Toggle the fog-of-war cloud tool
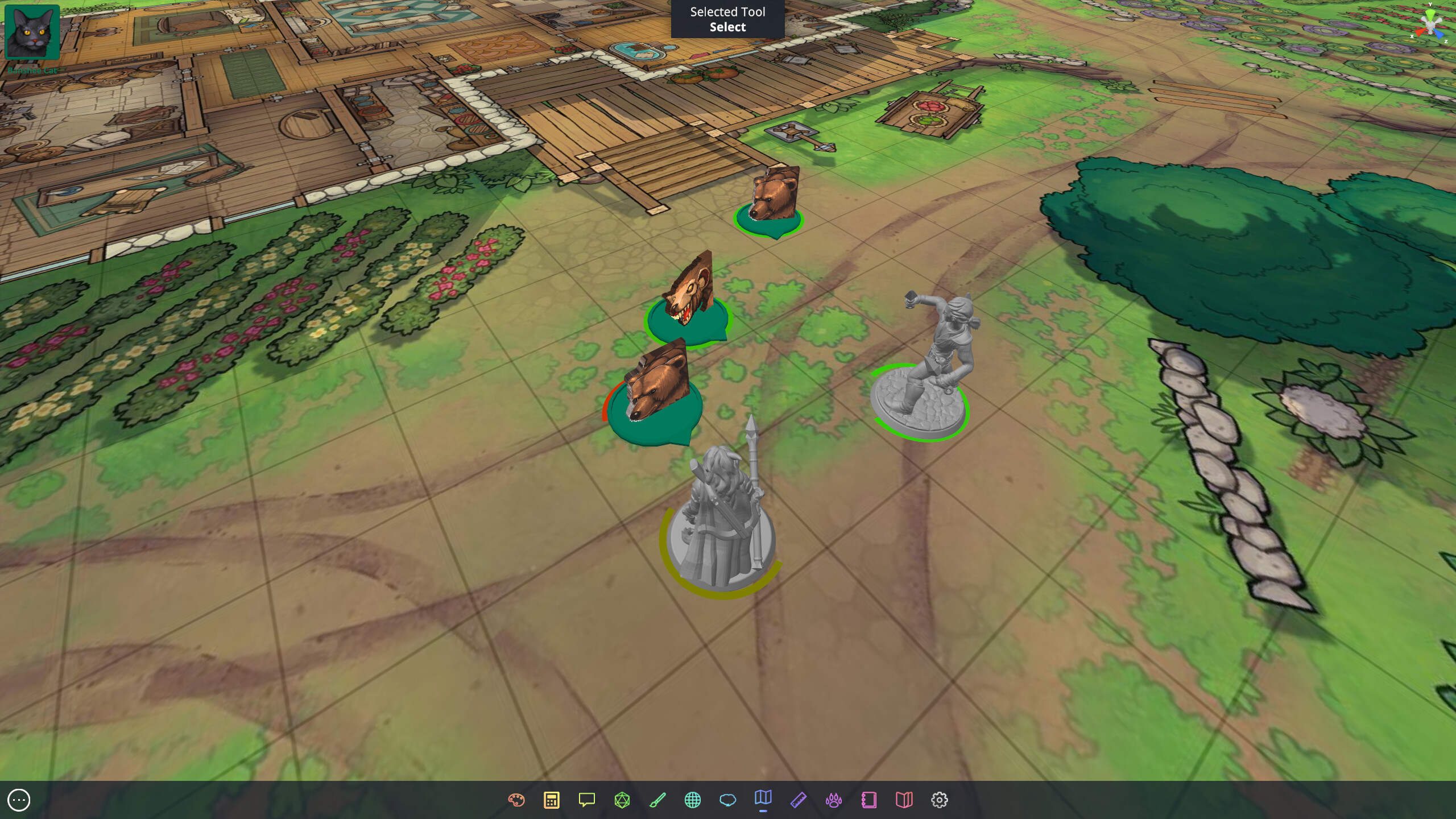Screen dimensions: 1456x819 point(727,799)
